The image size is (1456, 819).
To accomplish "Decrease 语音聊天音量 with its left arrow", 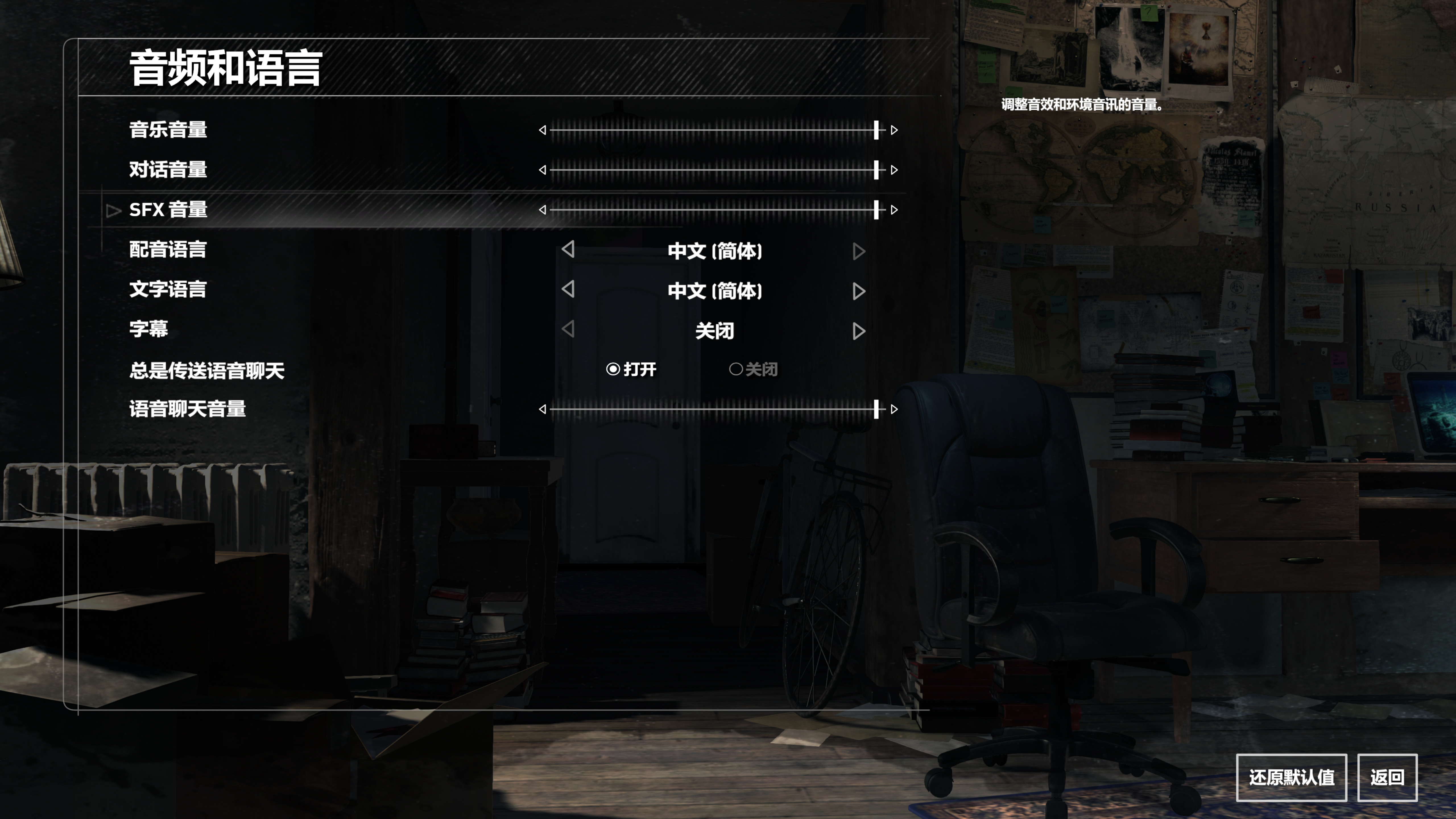I will [543, 409].
